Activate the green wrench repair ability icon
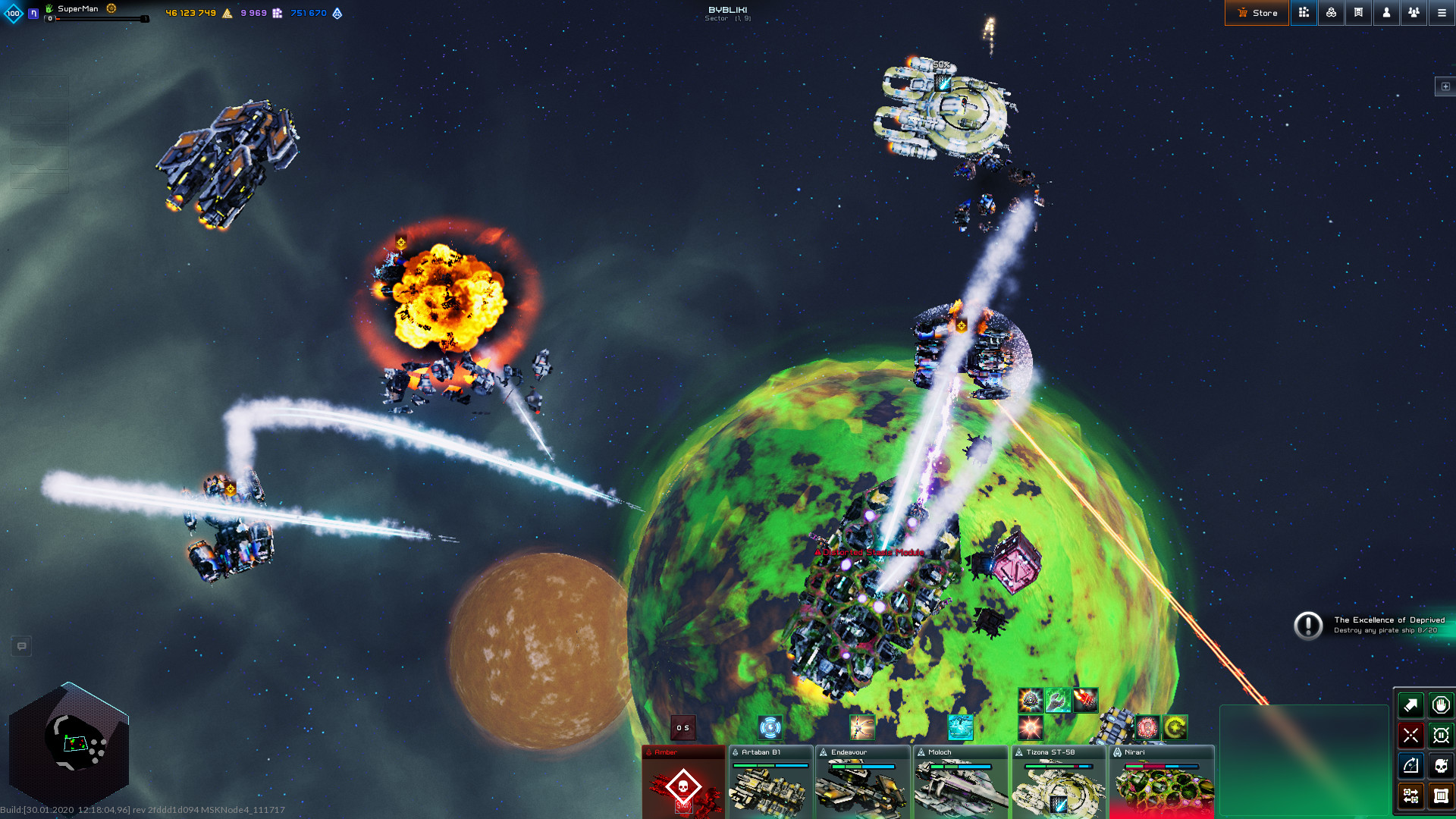This screenshot has height=819, width=1456. pos(1059,700)
